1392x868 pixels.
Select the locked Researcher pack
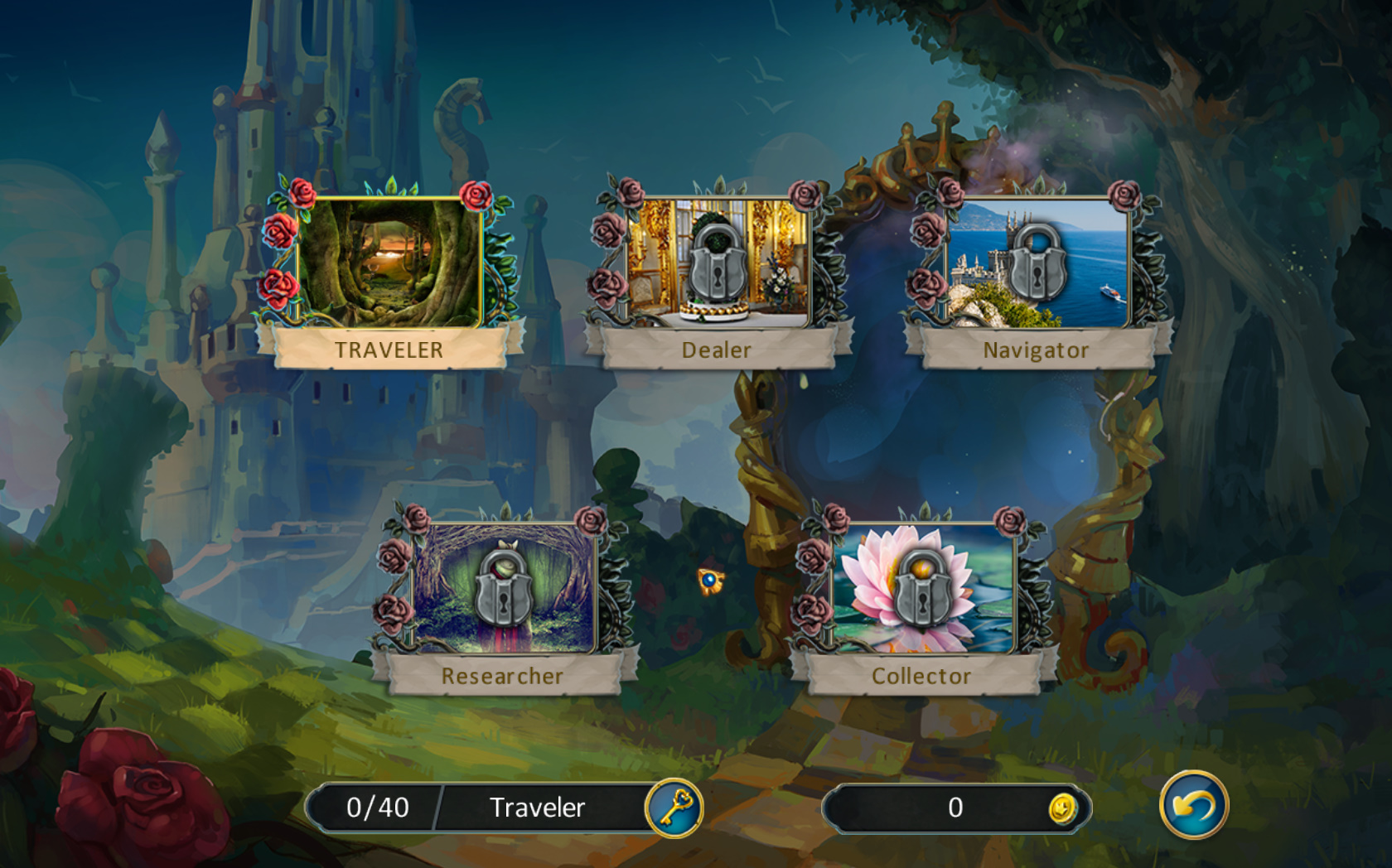tap(503, 590)
